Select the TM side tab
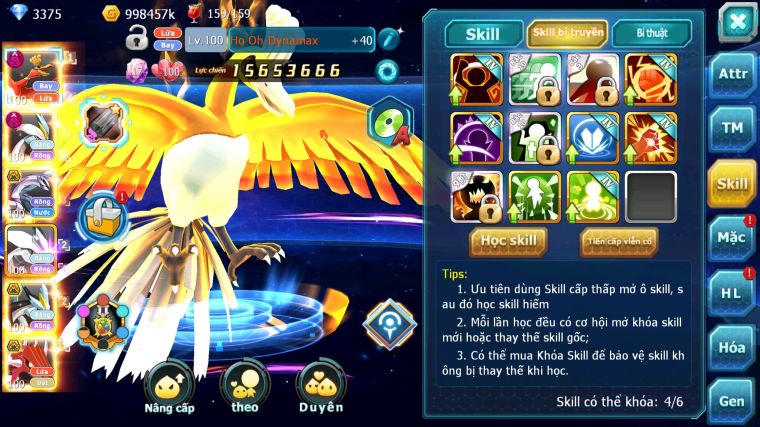Image resolution: width=760 pixels, height=427 pixels. point(732,128)
